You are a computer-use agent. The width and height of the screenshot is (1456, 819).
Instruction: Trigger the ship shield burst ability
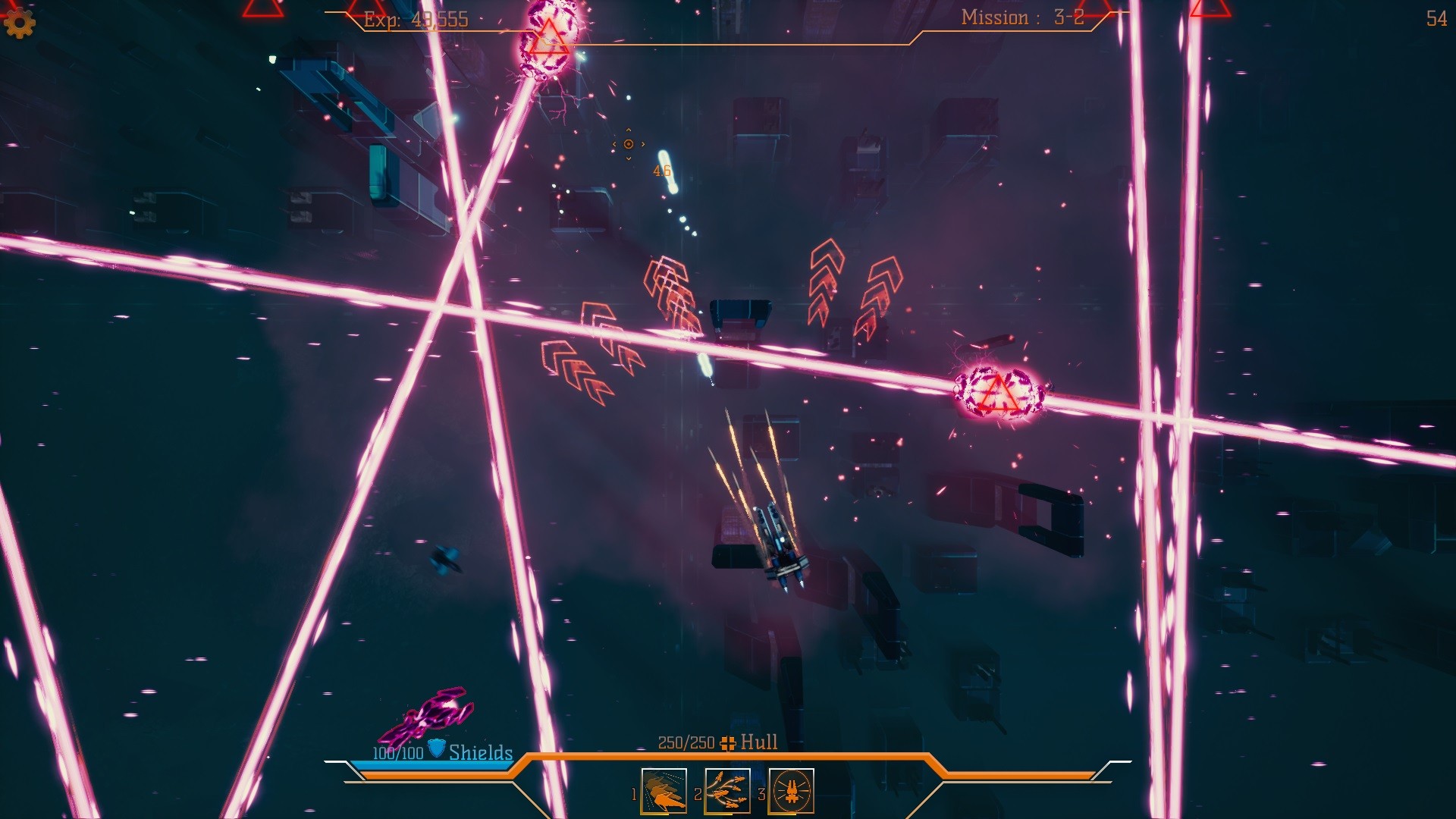[x=791, y=791]
